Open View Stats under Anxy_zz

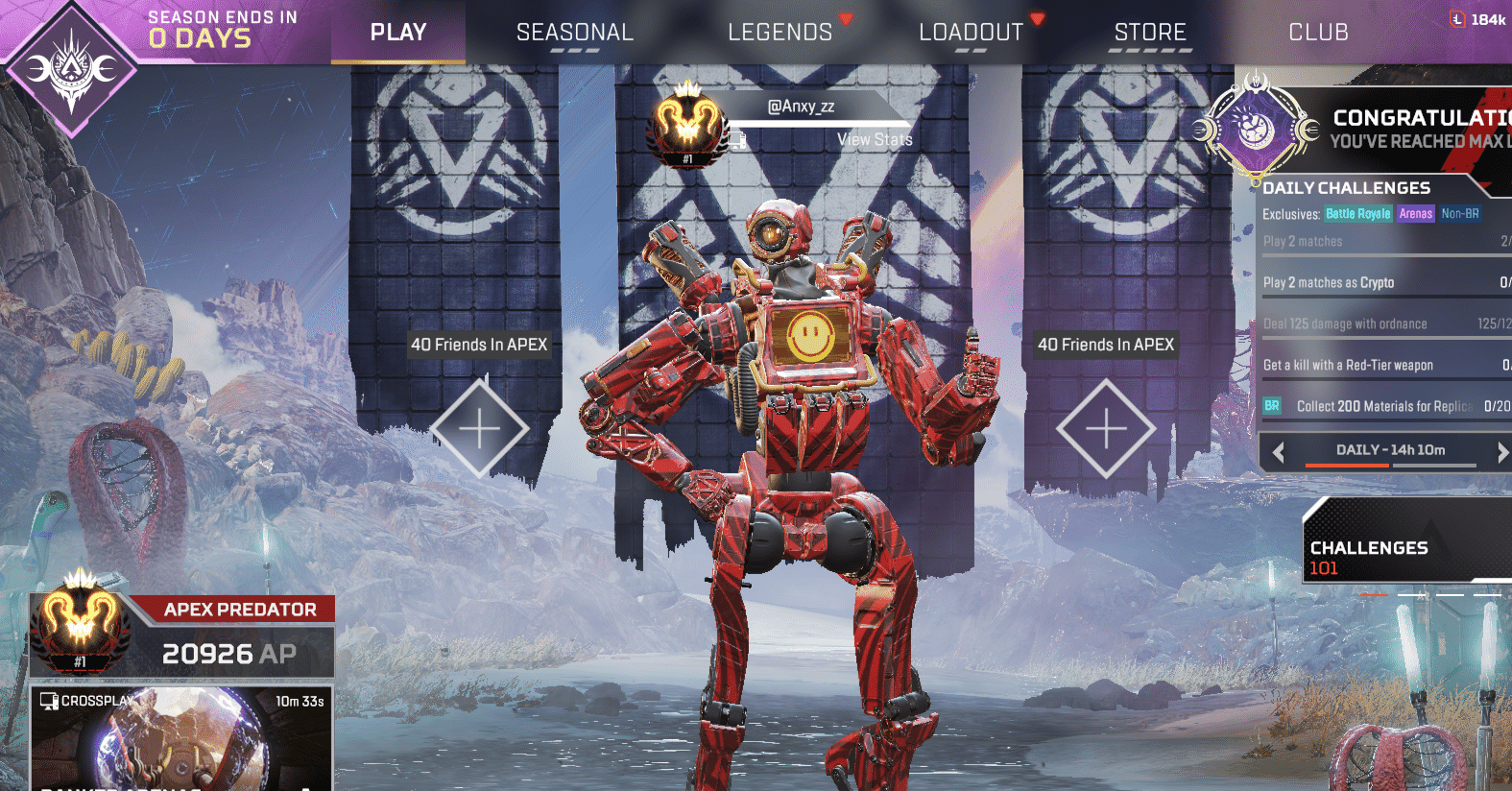(x=874, y=140)
